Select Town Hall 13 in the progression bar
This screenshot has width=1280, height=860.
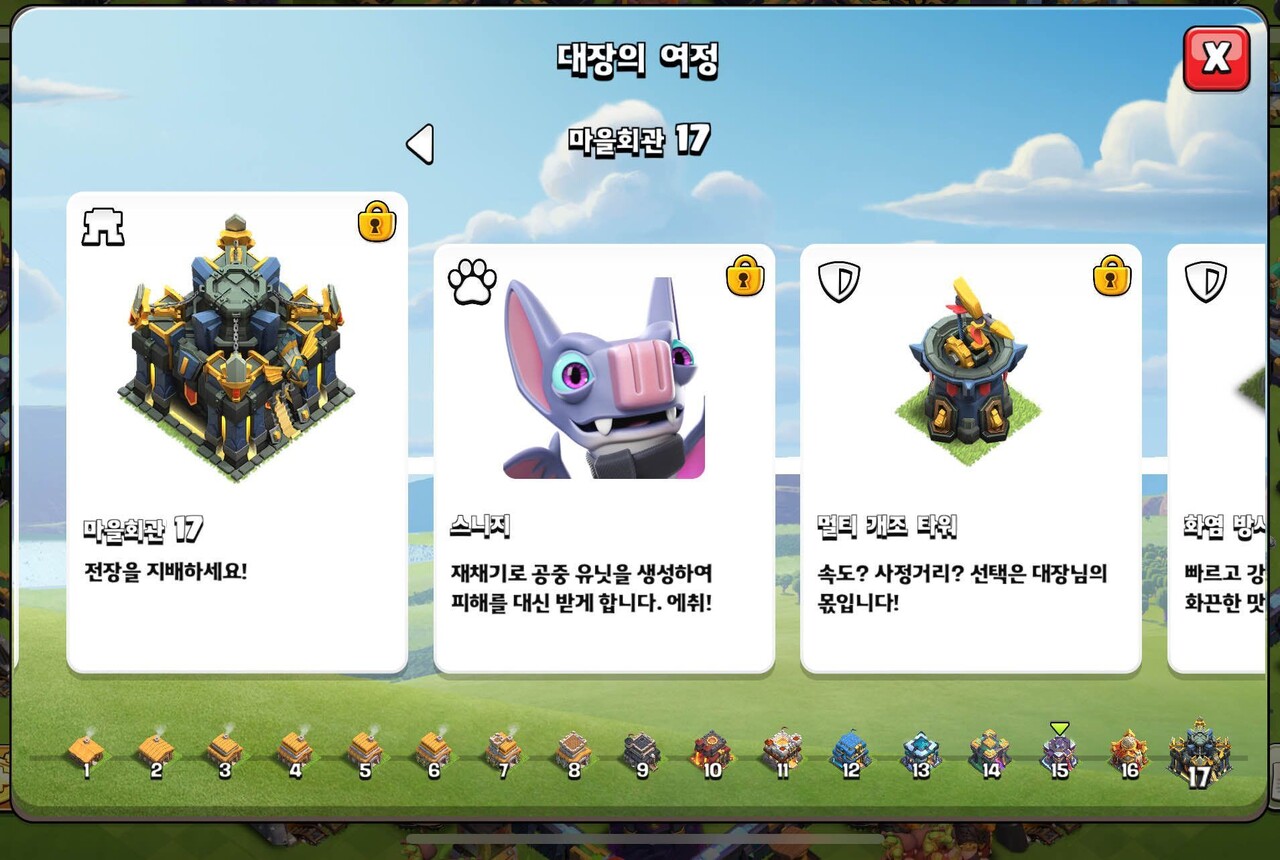(923, 752)
